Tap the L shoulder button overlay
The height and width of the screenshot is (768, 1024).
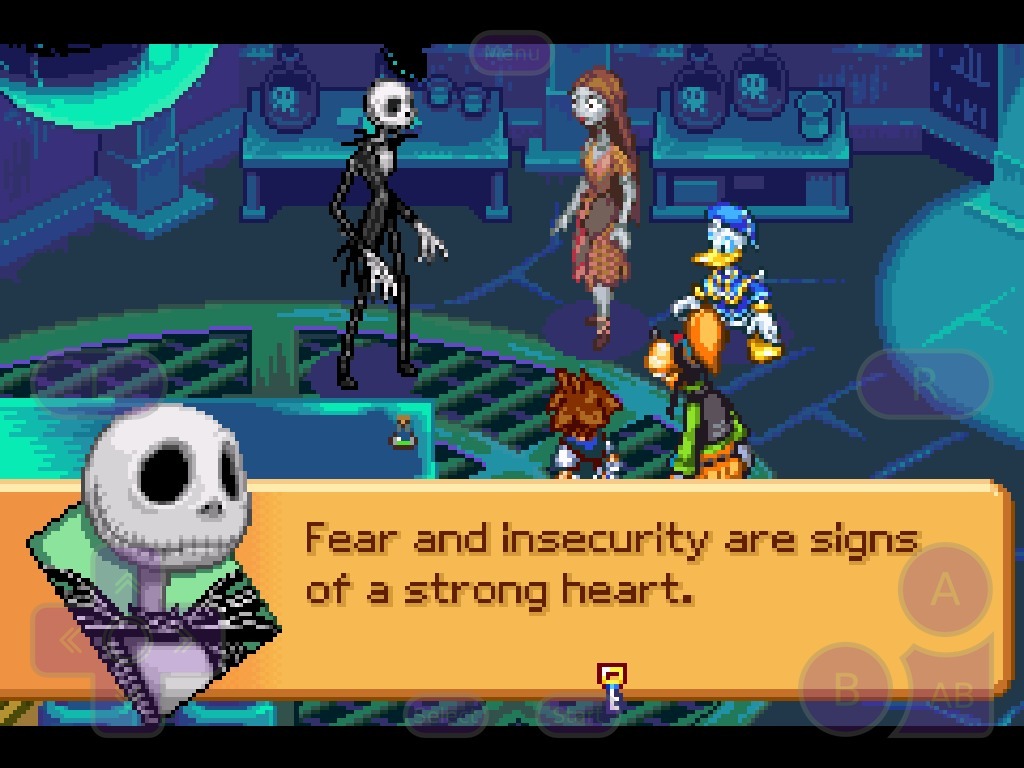(x=98, y=382)
